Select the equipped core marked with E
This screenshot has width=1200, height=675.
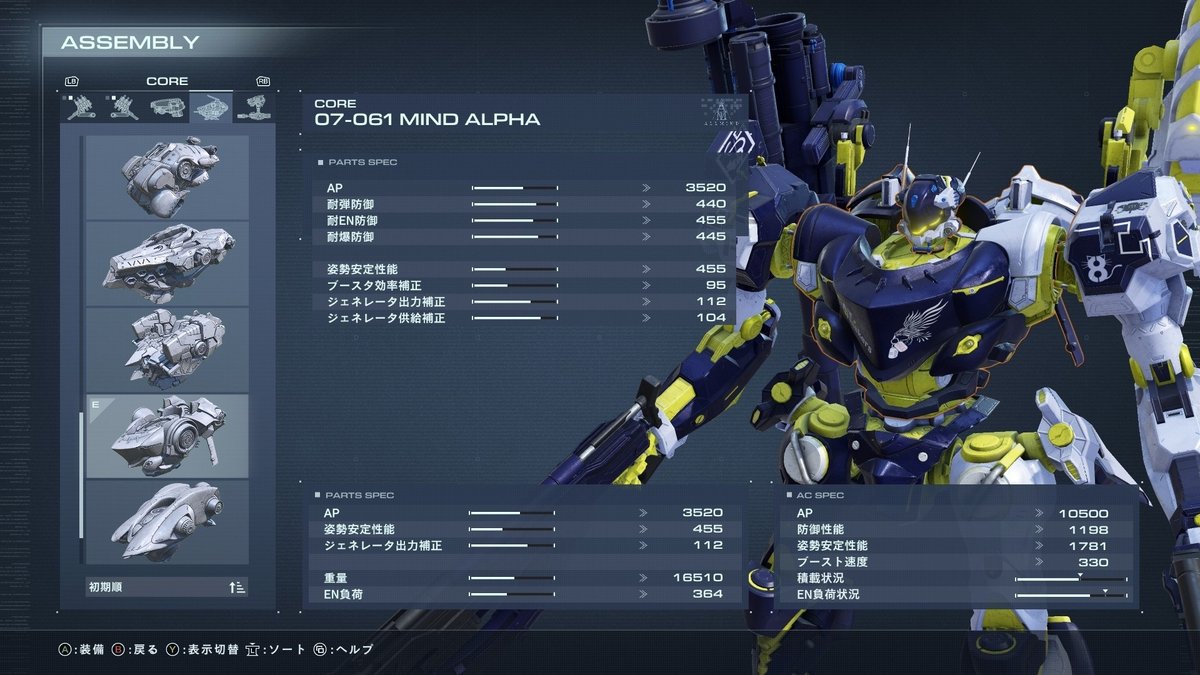click(167, 435)
